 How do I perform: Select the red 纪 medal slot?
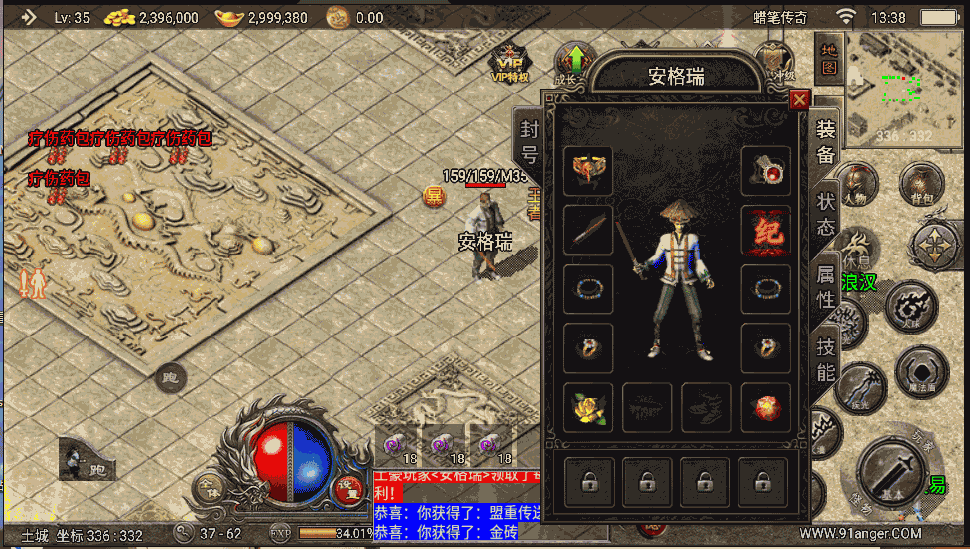pos(765,231)
